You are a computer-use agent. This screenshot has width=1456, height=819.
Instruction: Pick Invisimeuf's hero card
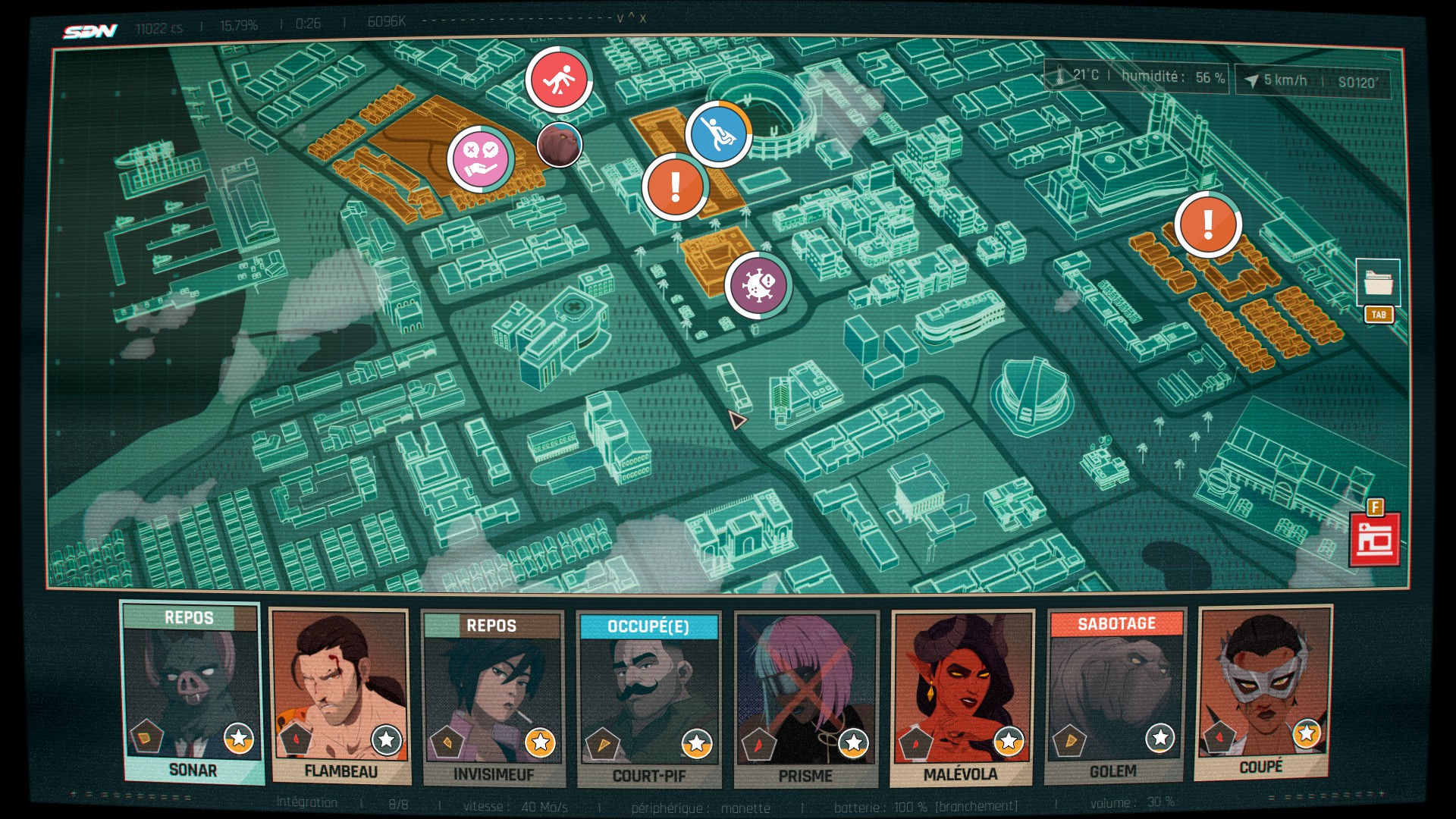click(494, 698)
